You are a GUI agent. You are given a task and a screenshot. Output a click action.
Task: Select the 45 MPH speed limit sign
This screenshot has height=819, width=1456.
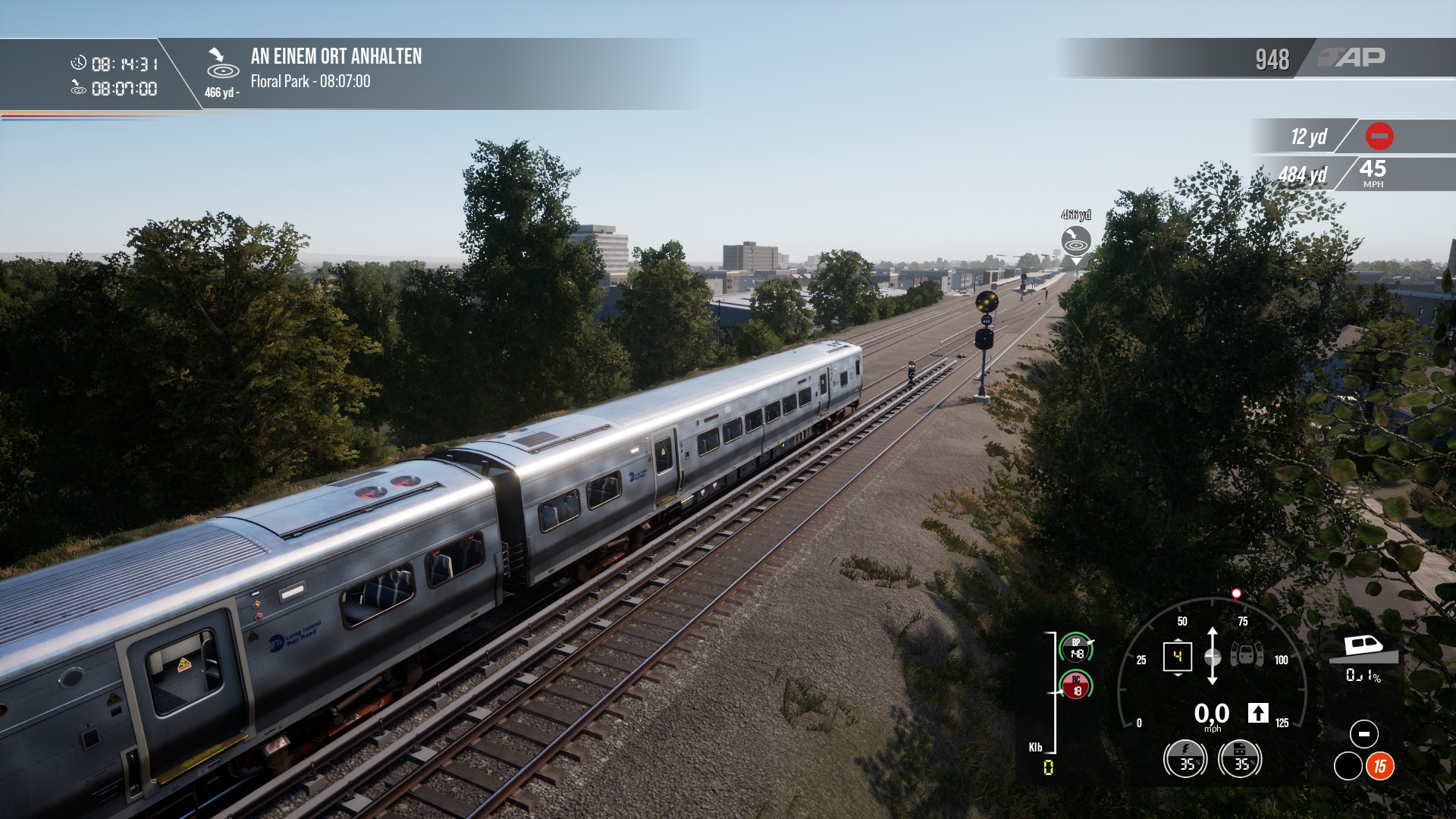point(1373,173)
